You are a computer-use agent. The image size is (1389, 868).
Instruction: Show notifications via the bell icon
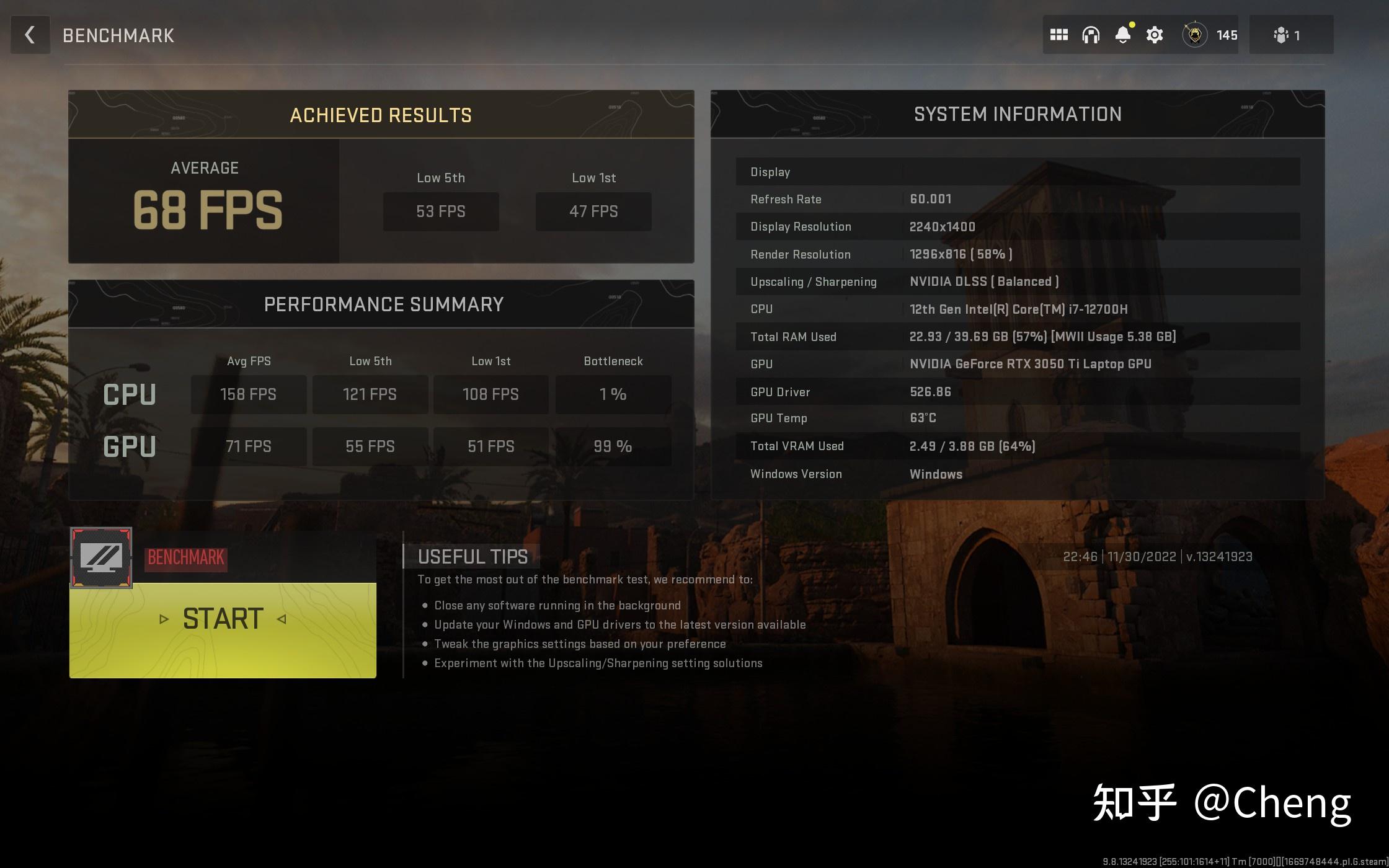pyautogui.click(x=1122, y=35)
